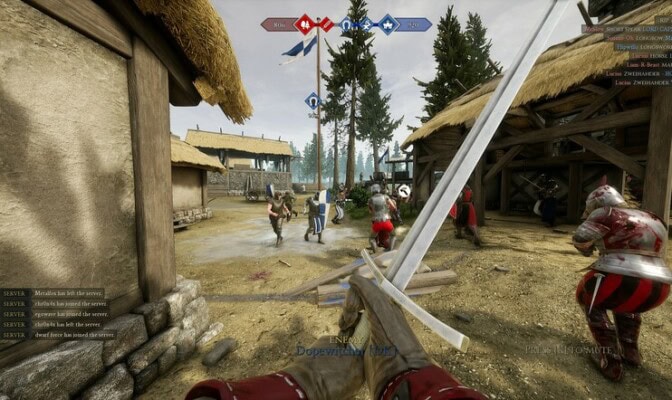This screenshot has width=672, height=400.
Task: Choose the blue crossed-tools objective icon
Action: click(365, 25)
